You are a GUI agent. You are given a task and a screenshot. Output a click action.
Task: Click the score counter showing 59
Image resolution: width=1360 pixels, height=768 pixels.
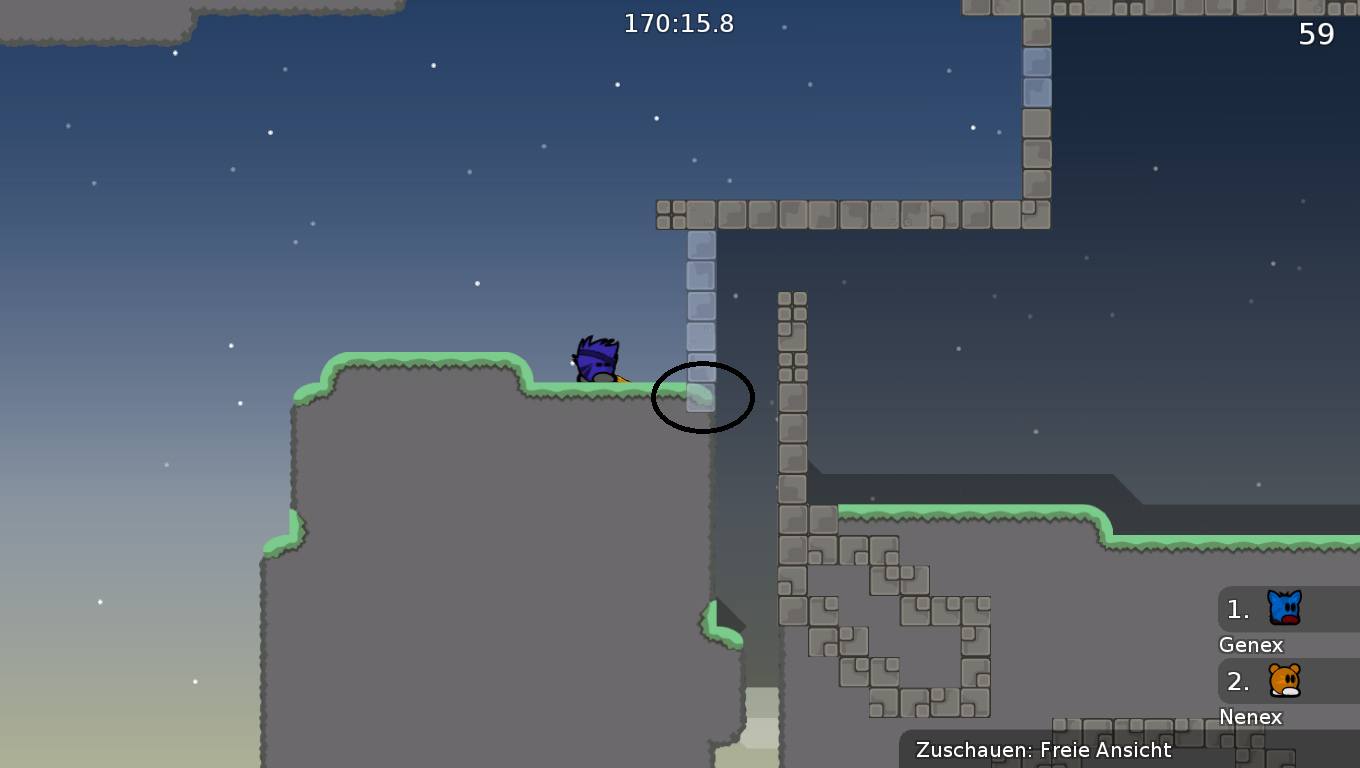click(x=1318, y=34)
